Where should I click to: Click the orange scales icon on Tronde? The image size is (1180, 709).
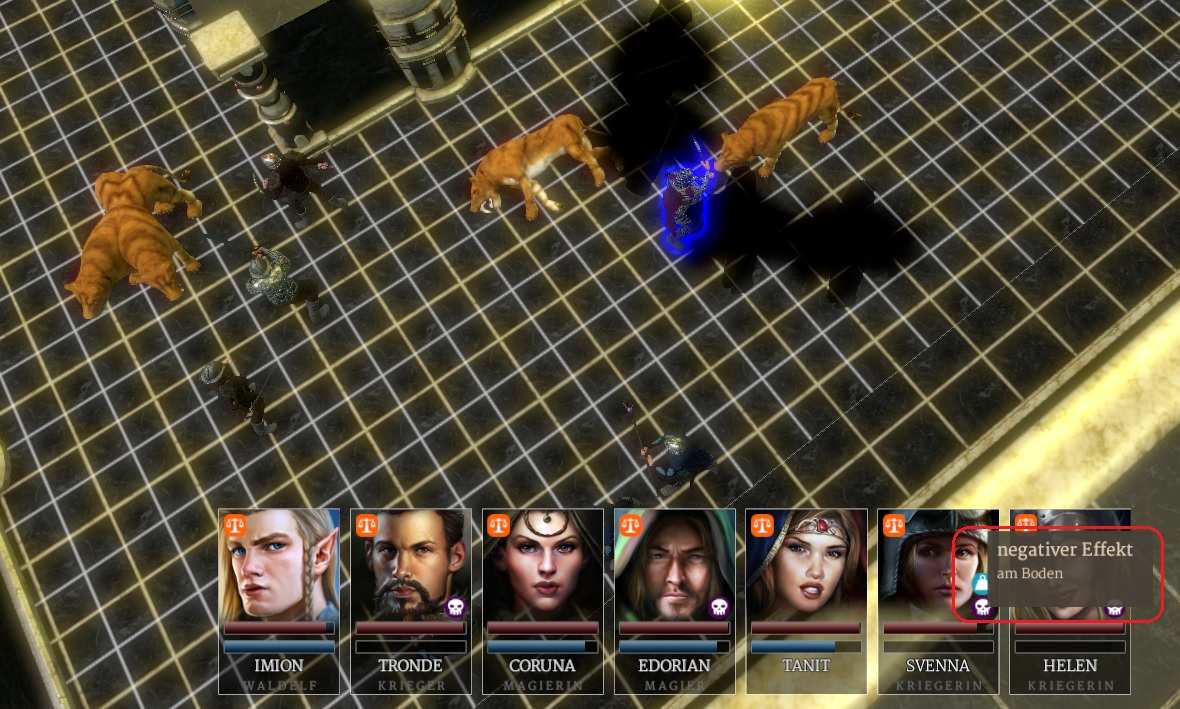pyautogui.click(x=367, y=524)
